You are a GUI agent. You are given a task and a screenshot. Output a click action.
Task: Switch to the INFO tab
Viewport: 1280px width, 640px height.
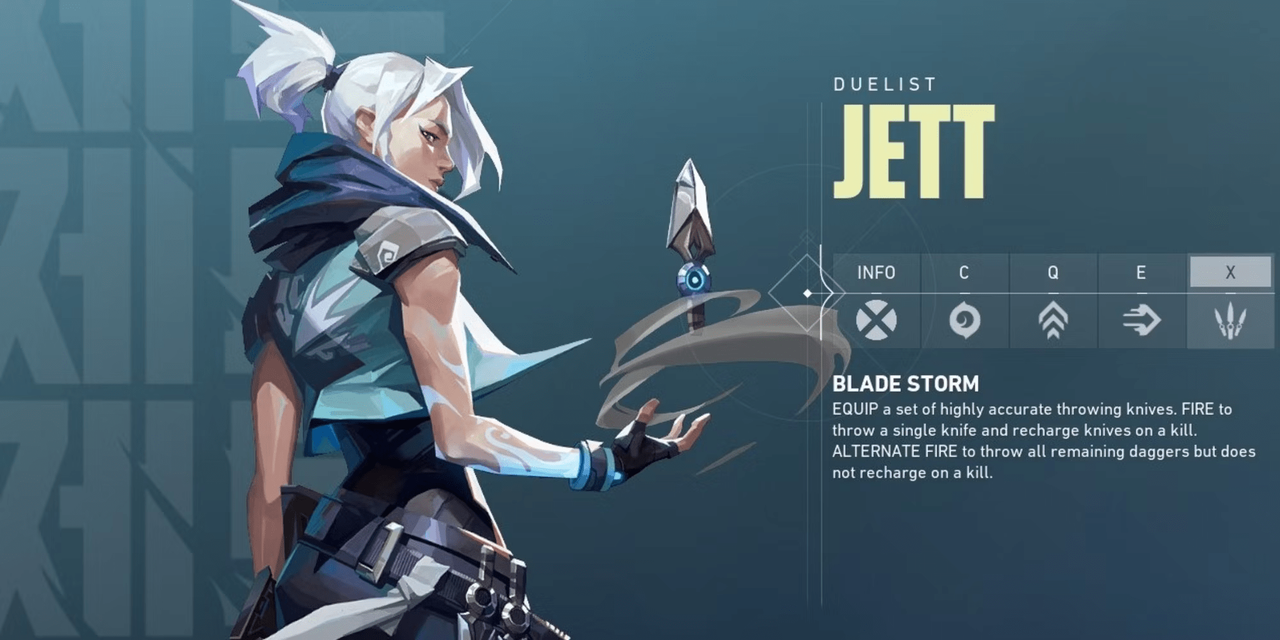(x=876, y=272)
